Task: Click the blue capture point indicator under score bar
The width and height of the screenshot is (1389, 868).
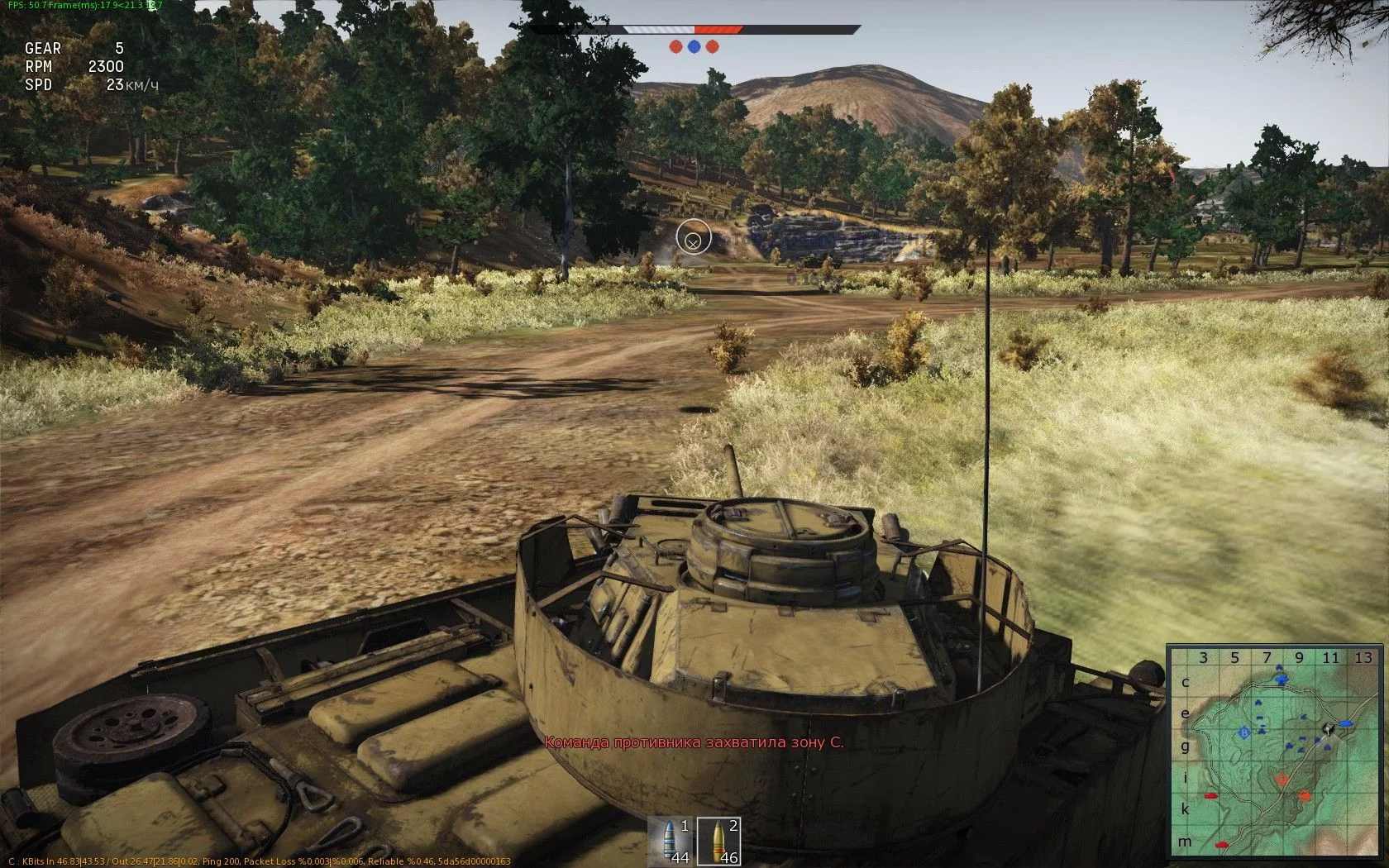Action: (694, 46)
